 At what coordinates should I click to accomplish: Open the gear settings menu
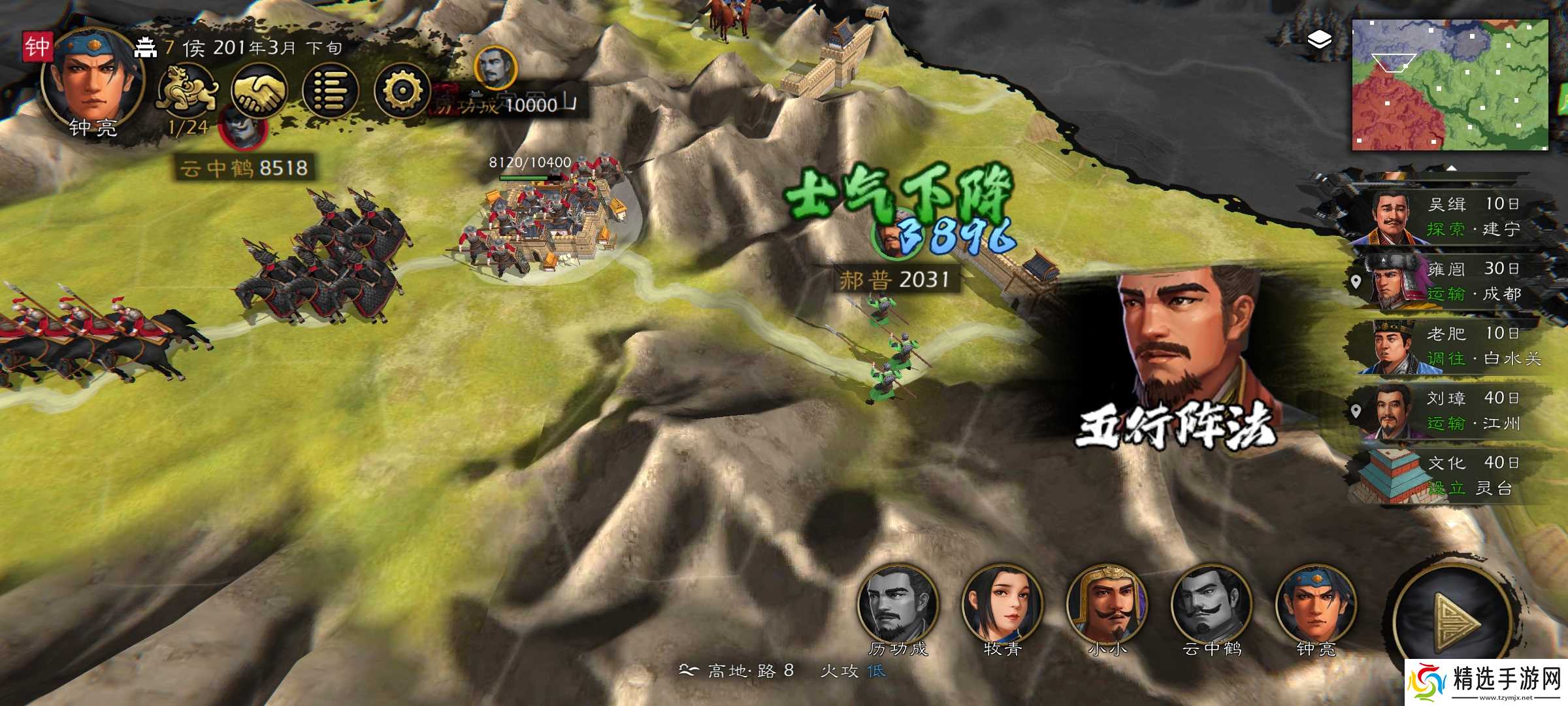point(402,92)
